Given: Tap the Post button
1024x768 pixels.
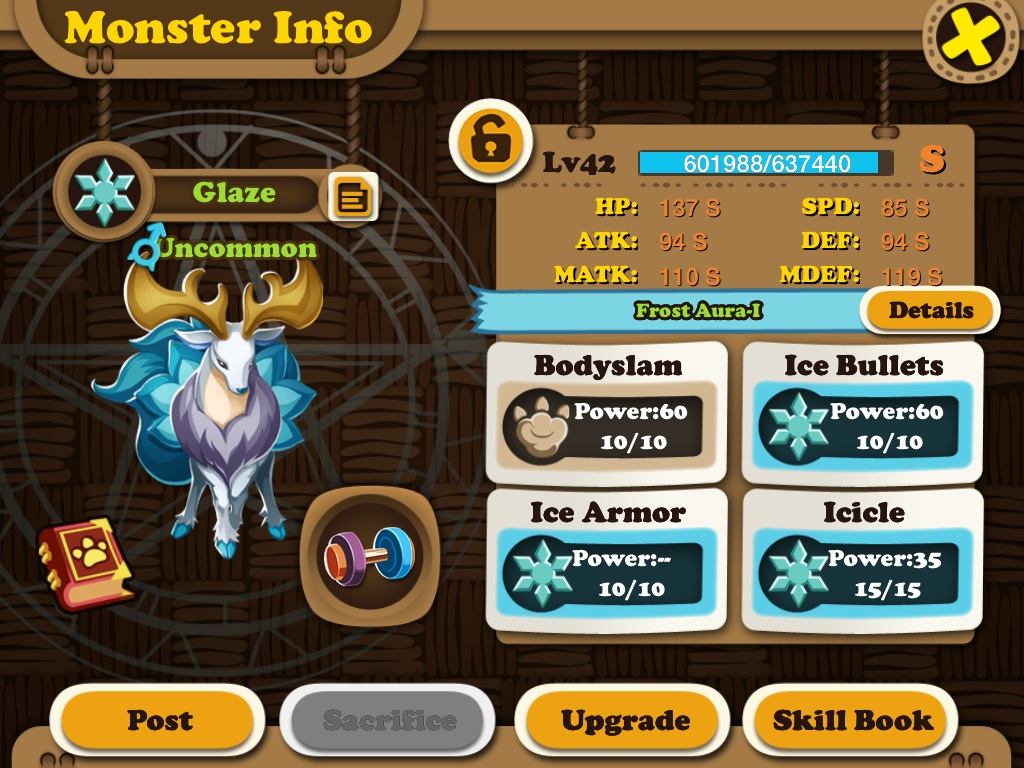Looking at the screenshot, I should point(159,720).
